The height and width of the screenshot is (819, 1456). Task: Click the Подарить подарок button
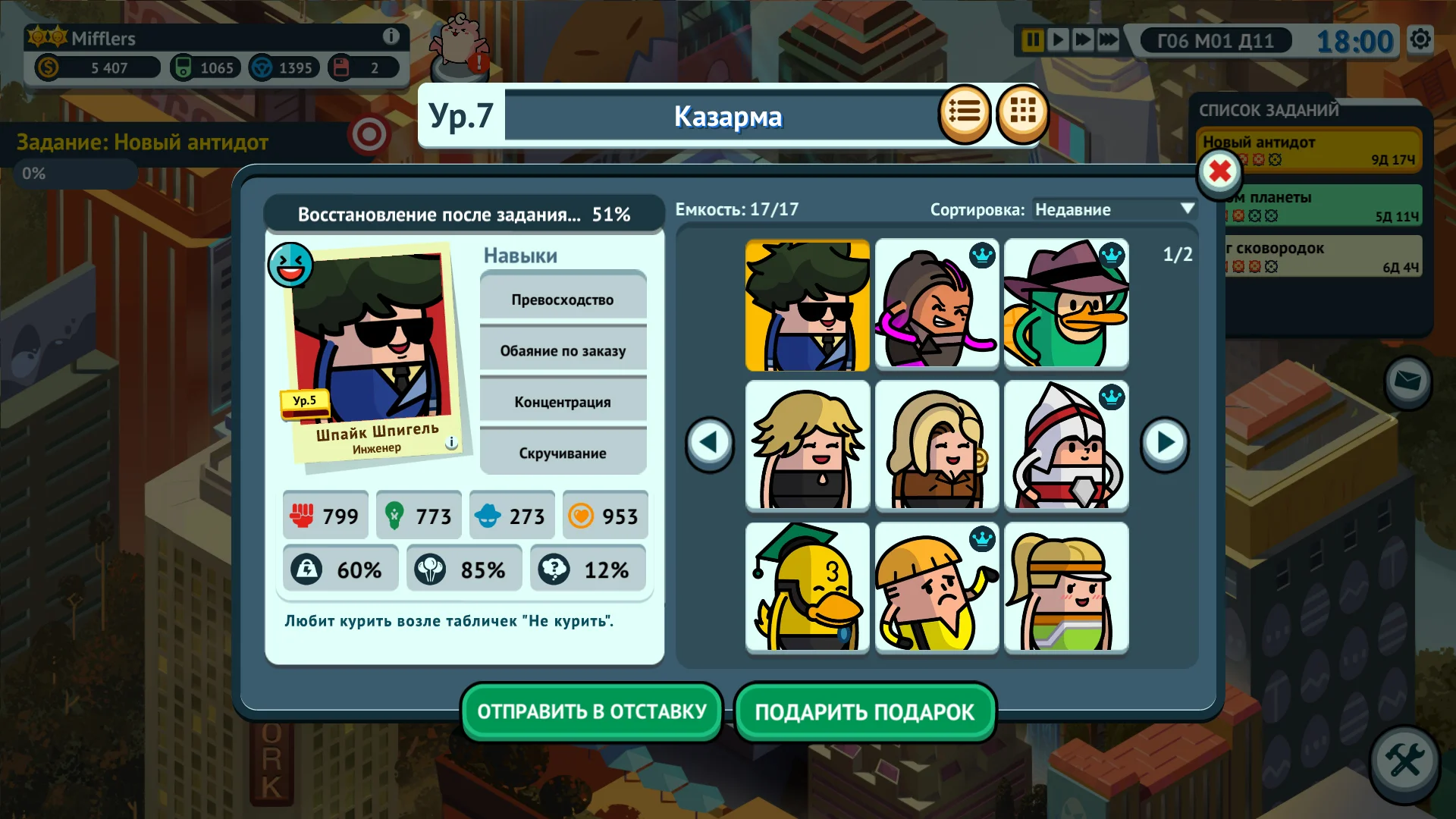coord(864,711)
